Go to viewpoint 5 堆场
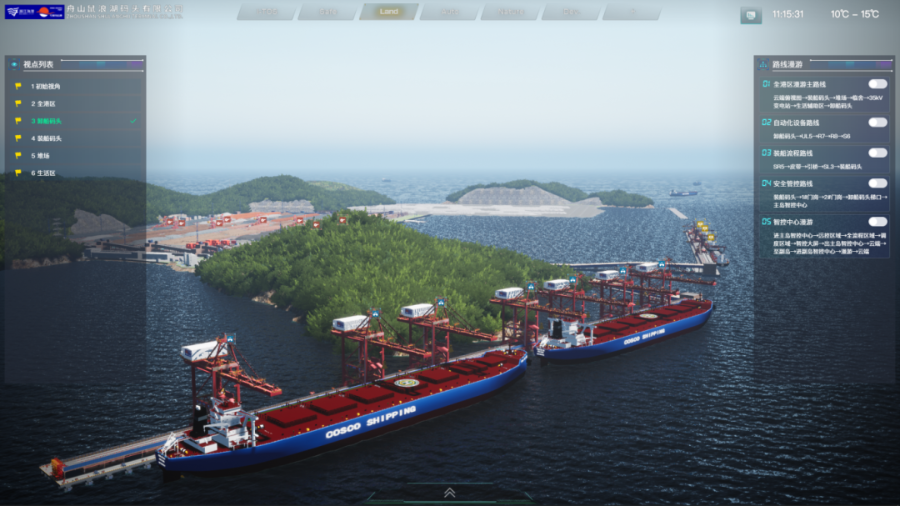900x506 pixels. tap(40, 155)
